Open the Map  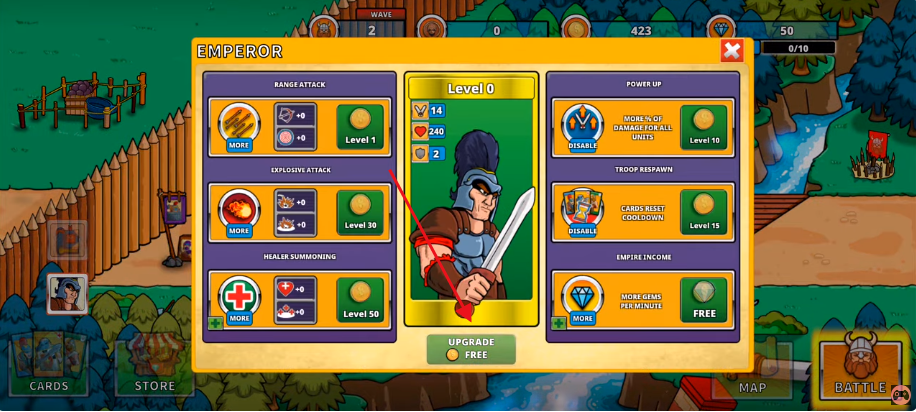point(752,373)
